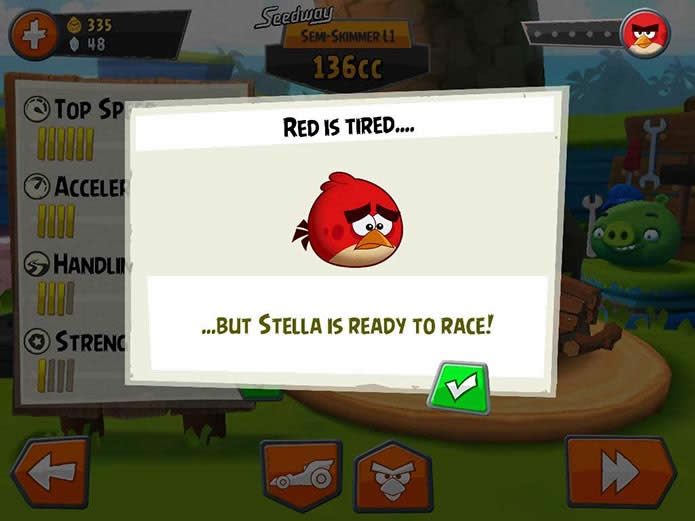This screenshot has width=695, height=521.
Task: Open the kart selection button
Action: [301, 475]
